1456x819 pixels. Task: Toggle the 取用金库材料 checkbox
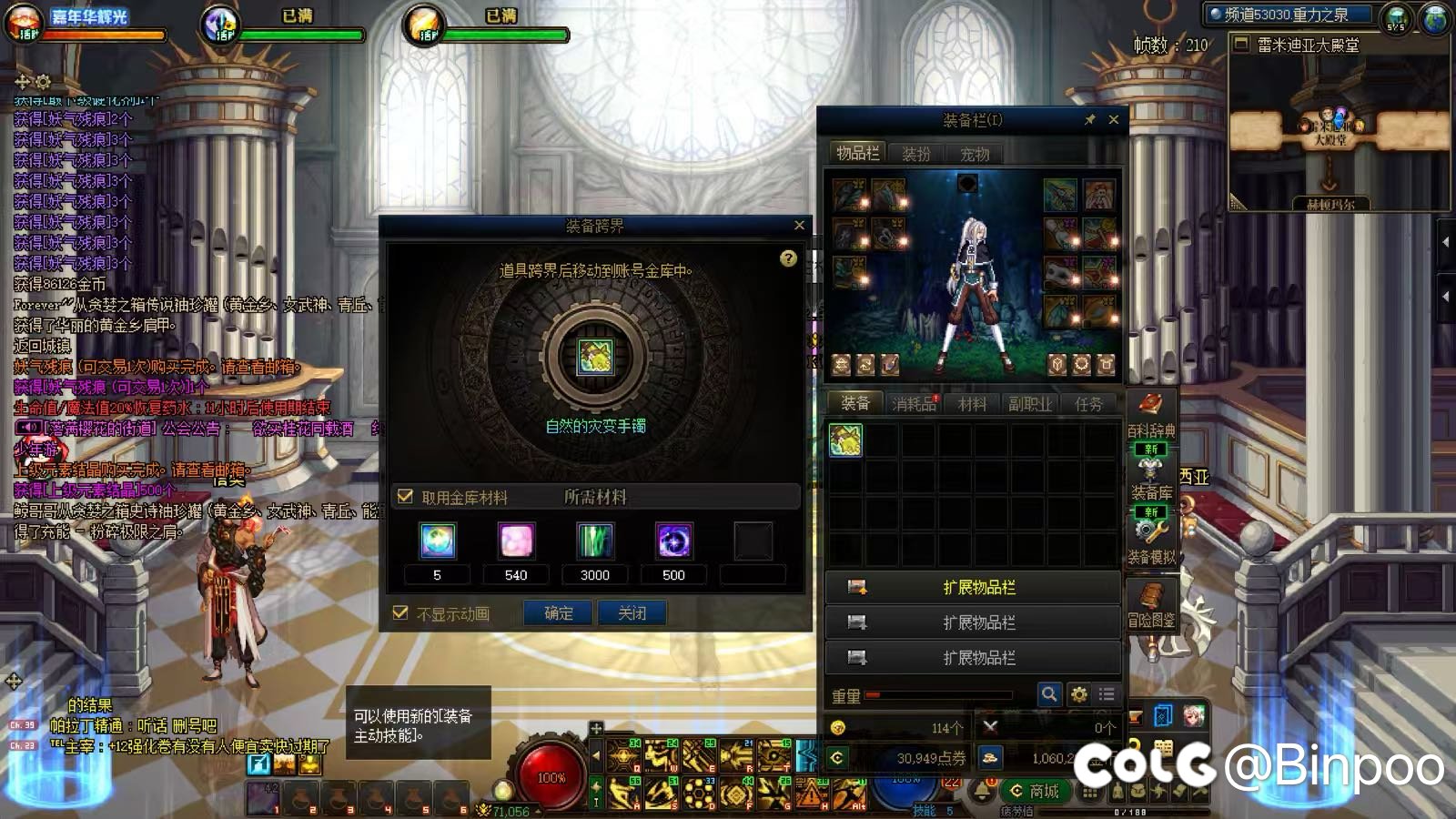click(406, 497)
